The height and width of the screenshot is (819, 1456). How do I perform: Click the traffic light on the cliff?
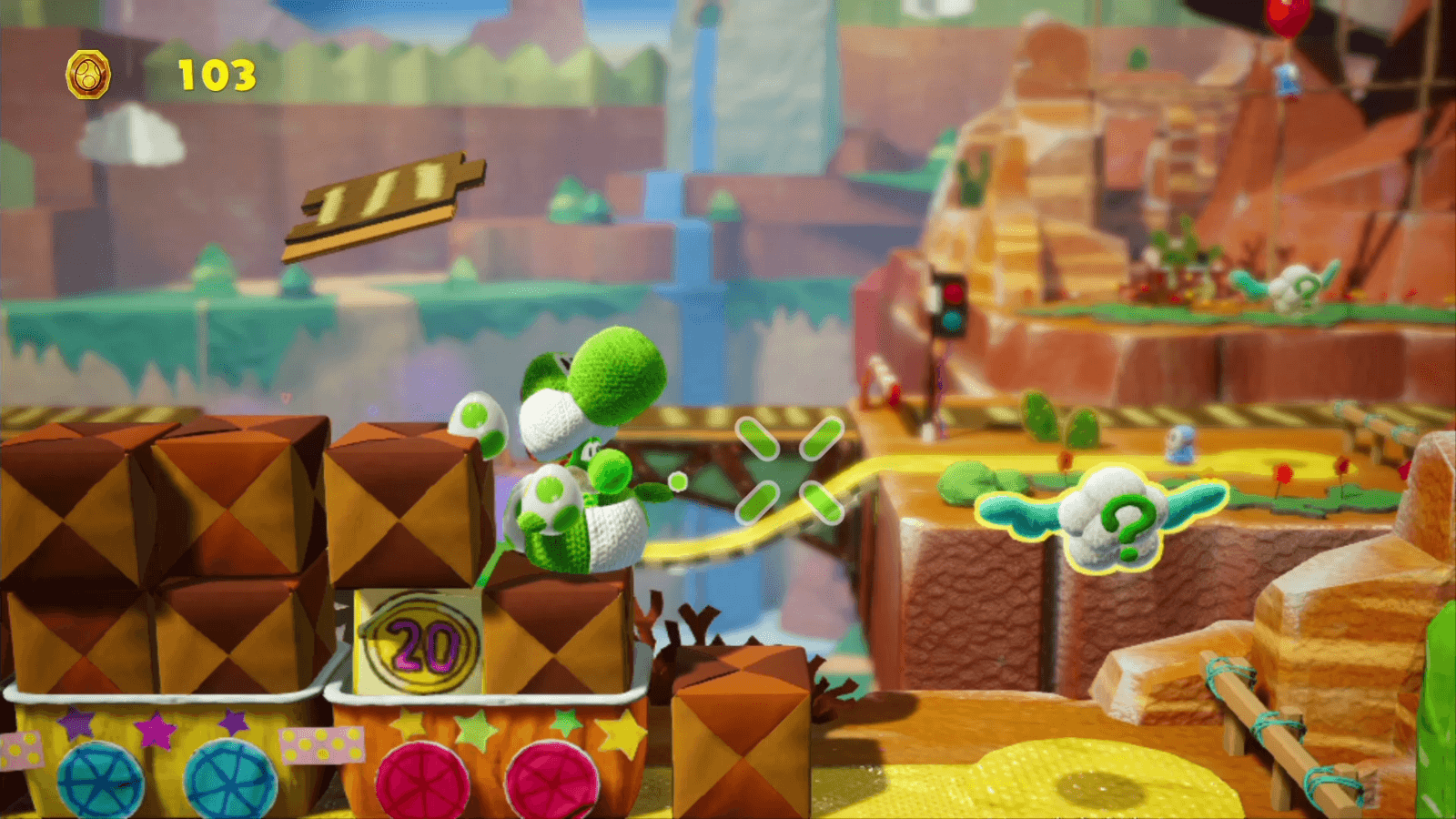pyautogui.click(x=952, y=305)
